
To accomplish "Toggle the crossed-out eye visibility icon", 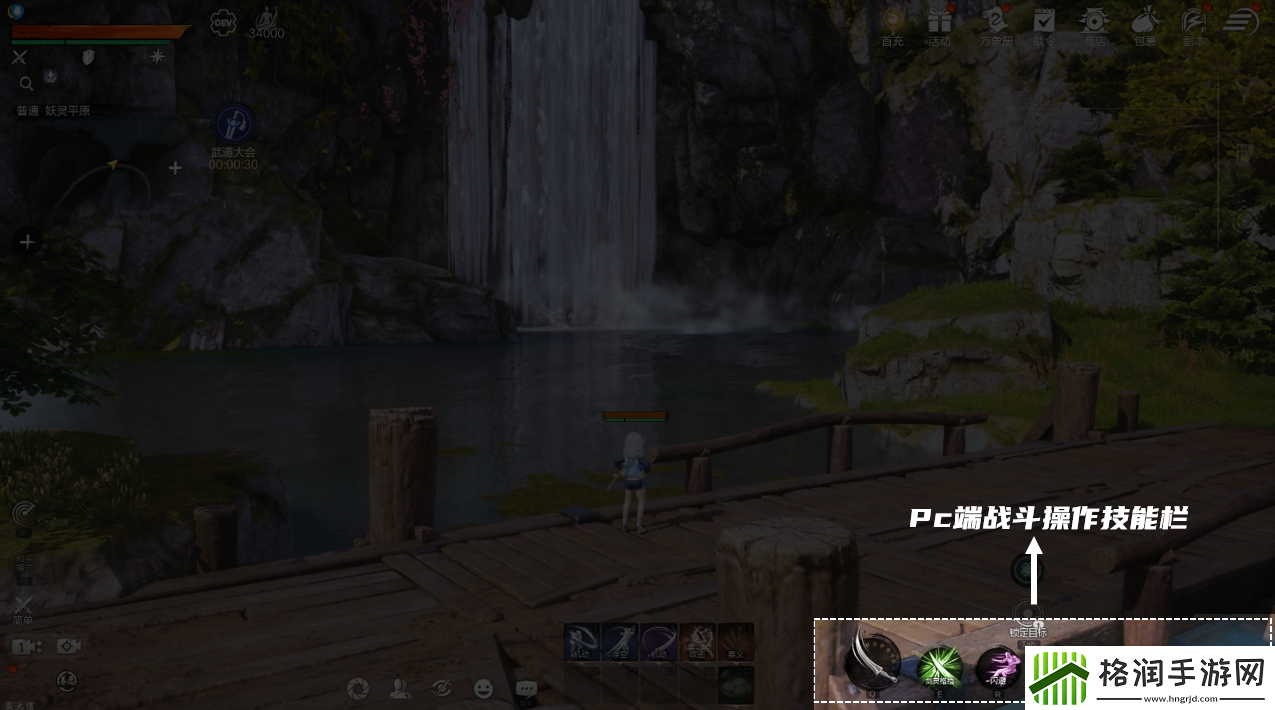I will pos(441,689).
